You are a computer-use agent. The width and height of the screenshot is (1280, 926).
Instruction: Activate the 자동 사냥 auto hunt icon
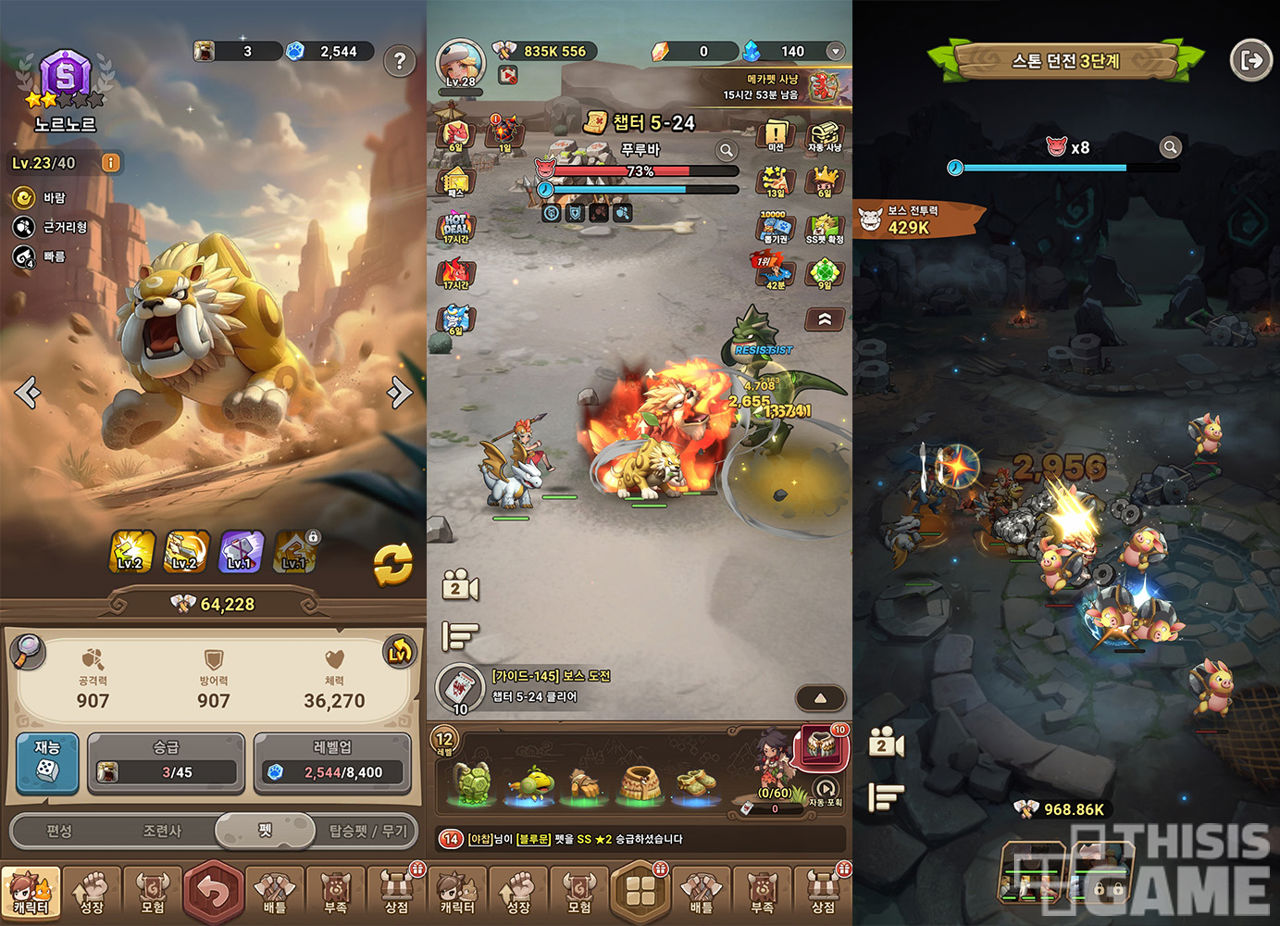point(825,136)
